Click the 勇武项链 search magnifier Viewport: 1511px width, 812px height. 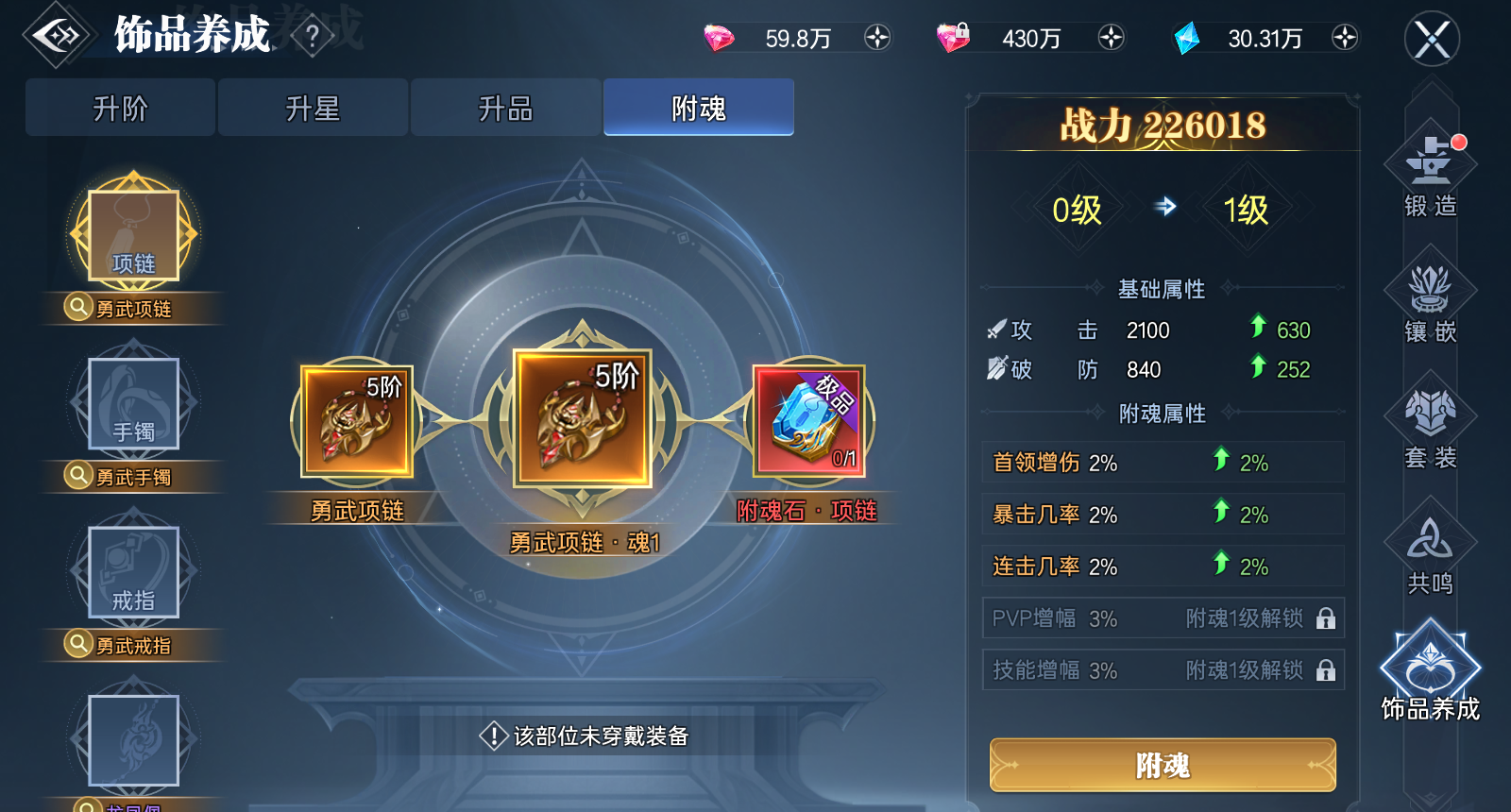coord(78,308)
